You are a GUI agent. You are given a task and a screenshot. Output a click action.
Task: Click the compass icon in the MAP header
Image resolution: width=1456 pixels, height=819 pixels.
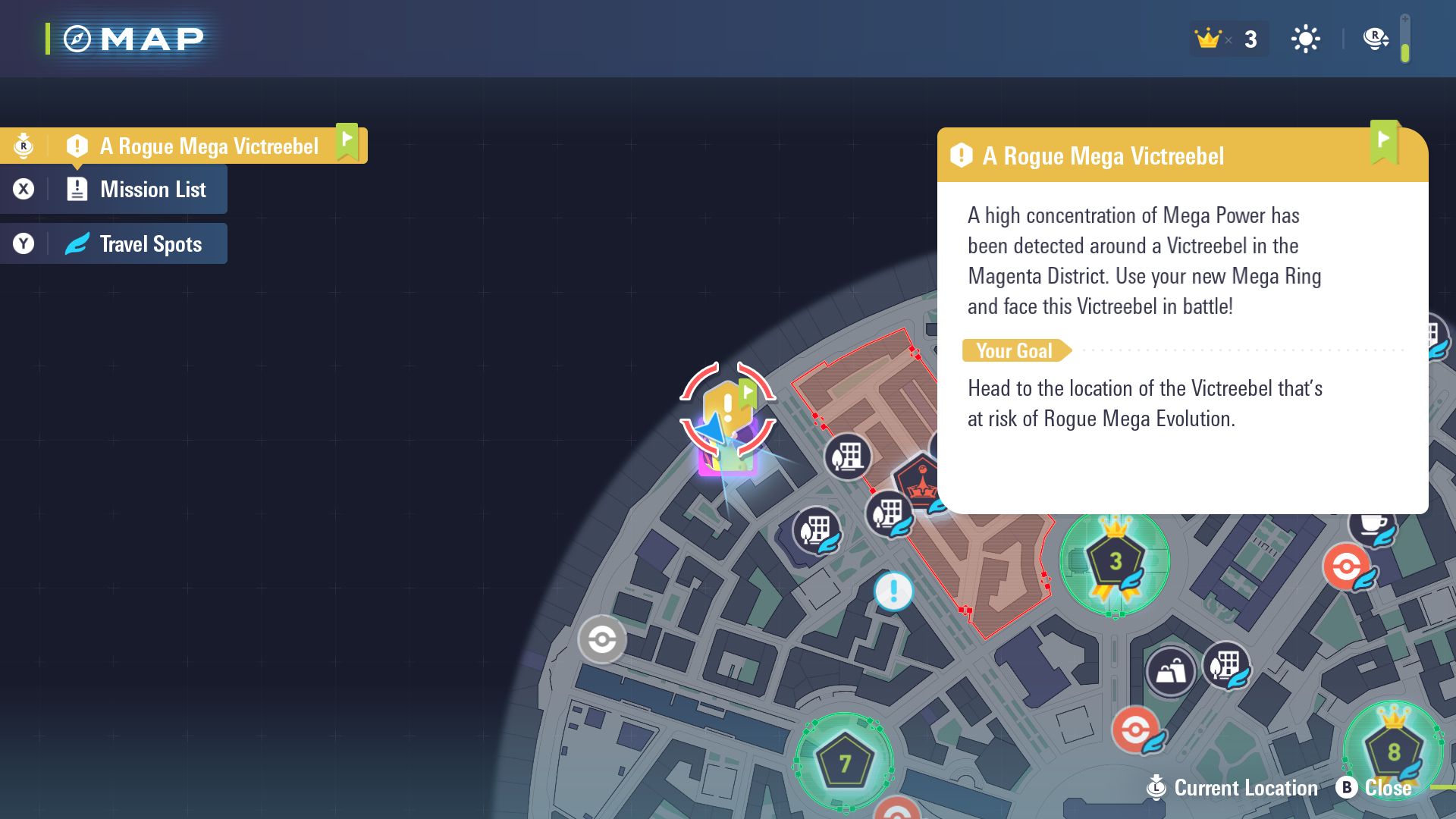click(77, 37)
